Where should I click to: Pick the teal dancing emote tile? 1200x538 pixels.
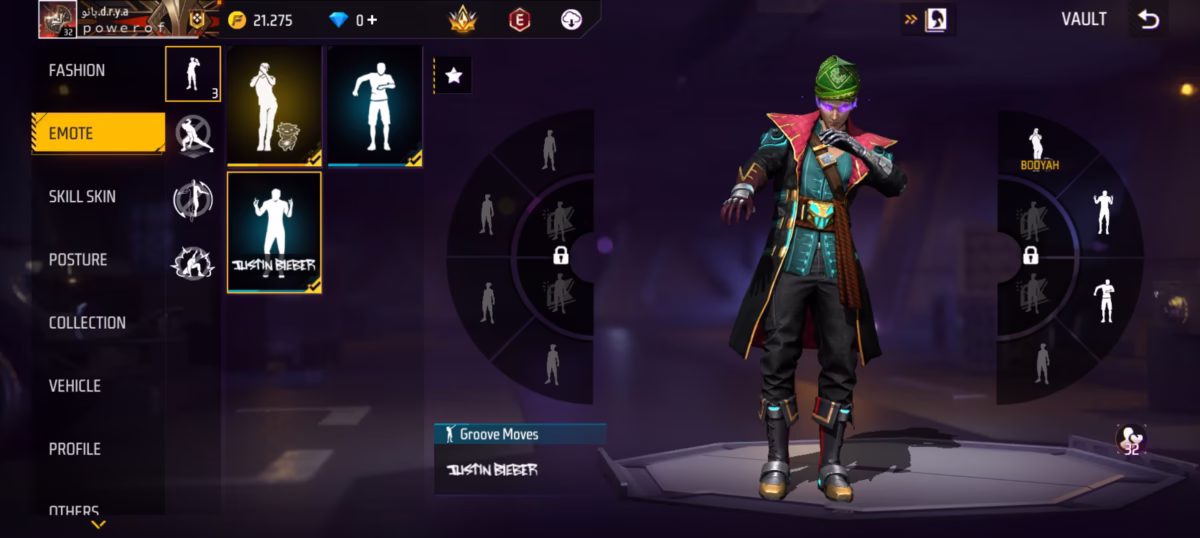375,105
